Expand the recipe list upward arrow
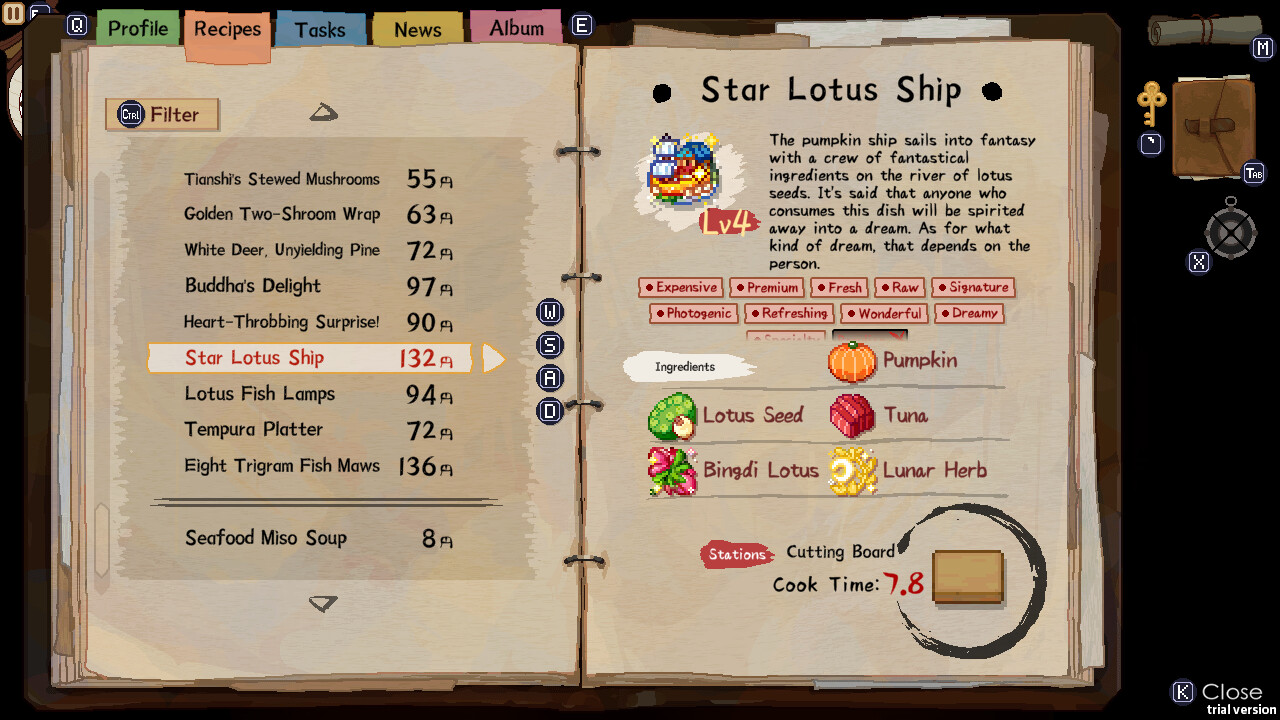1280x720 pixels. (323, 112)
